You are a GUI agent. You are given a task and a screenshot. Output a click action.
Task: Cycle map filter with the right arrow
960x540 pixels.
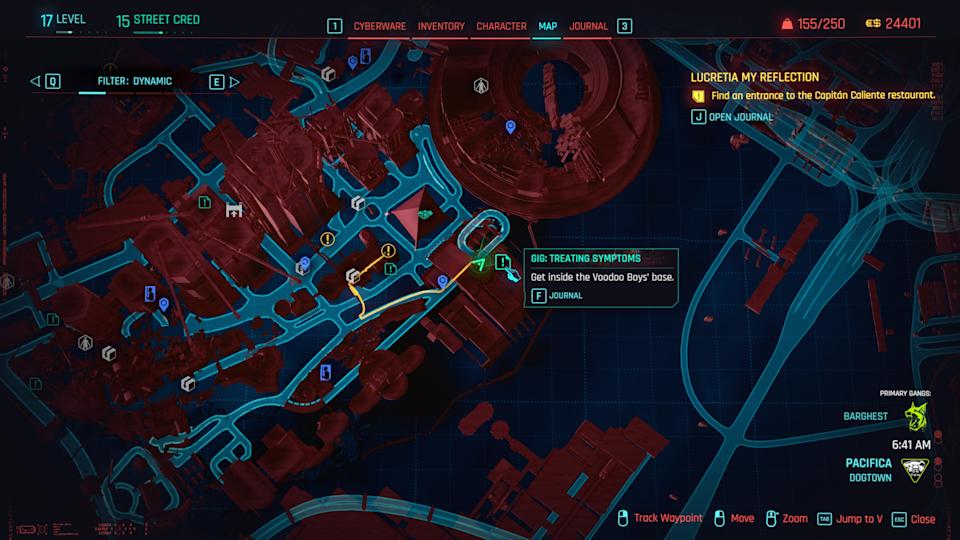pos(235,81)
